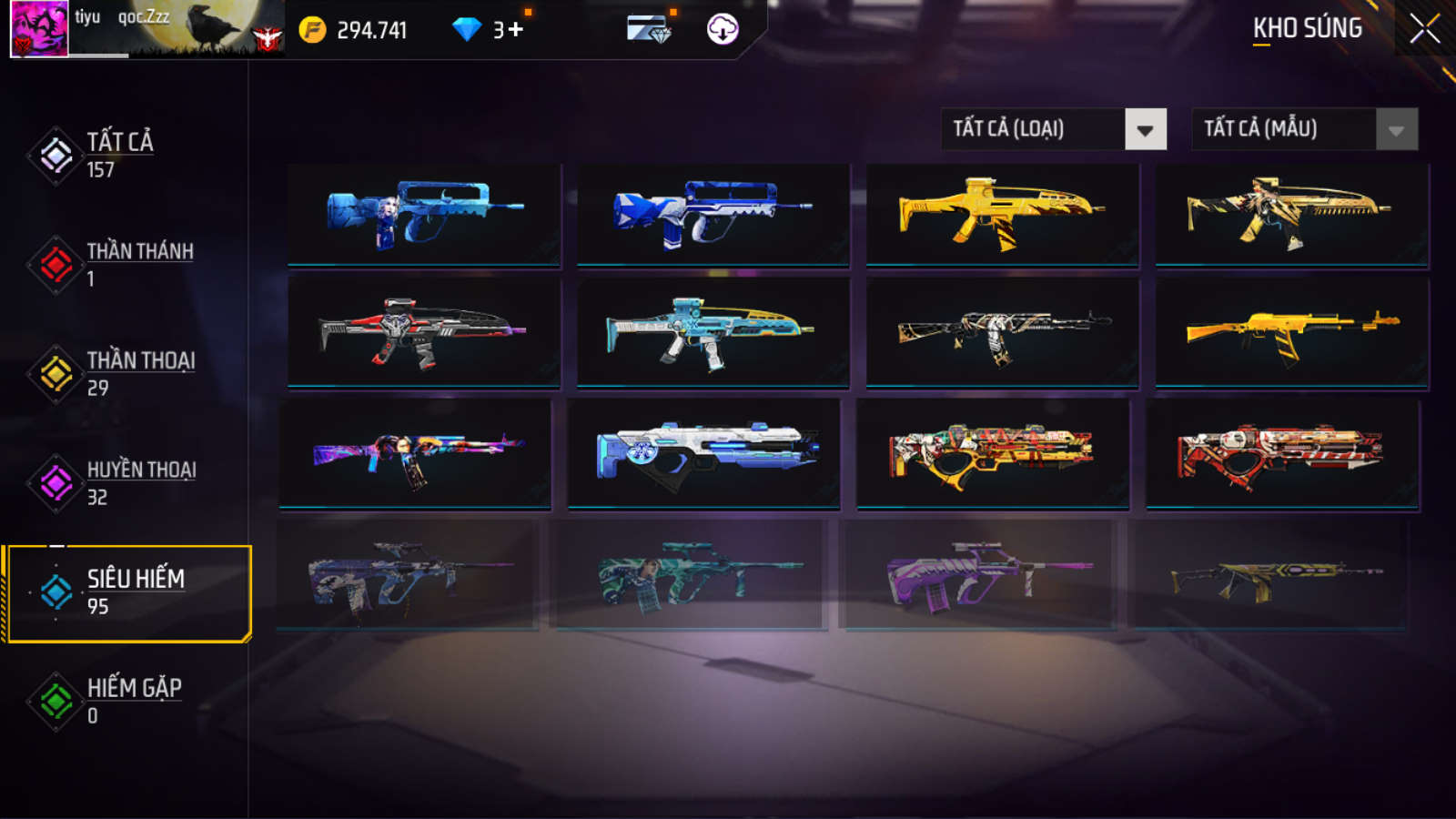Open the player profile avatar
The height and width of the screenshot is (819, 1456).
click(39, 29)
